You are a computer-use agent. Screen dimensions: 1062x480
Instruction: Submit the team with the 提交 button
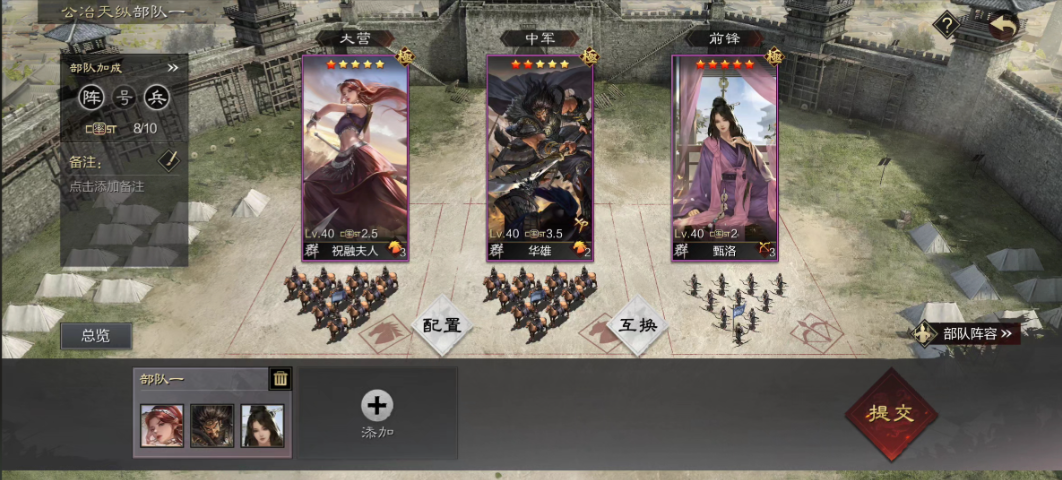point(891,414)
